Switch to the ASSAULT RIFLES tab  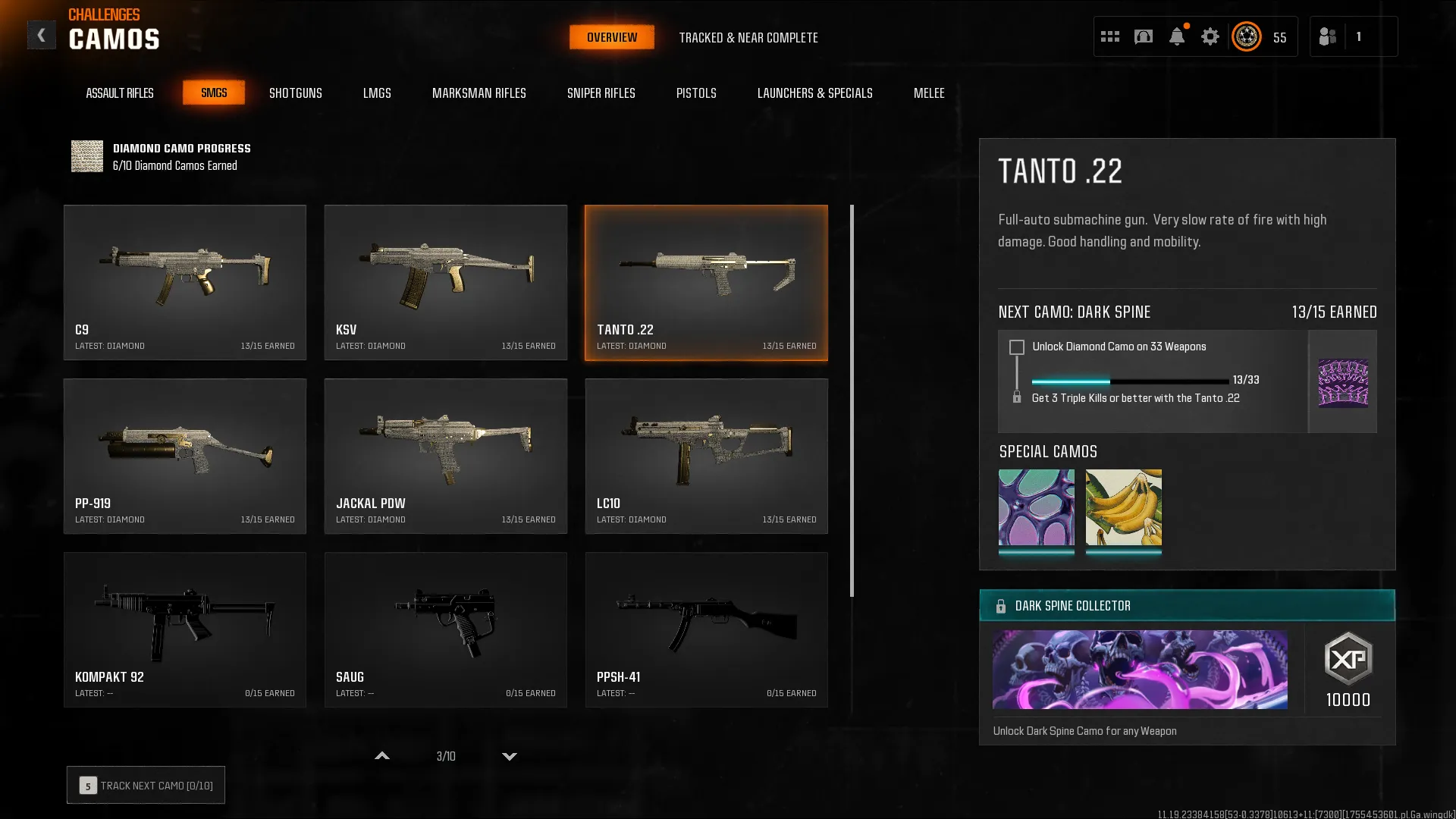119,93
